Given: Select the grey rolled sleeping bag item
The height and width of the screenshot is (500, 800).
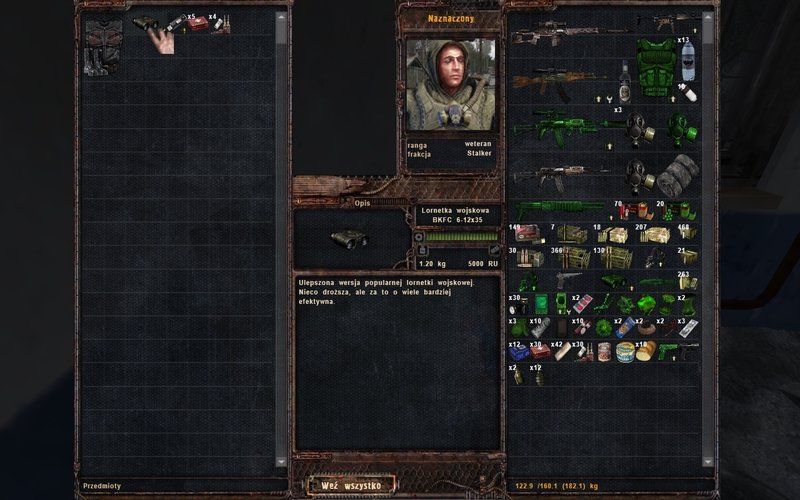Looking at the screenshot, I should click(677, 177).
